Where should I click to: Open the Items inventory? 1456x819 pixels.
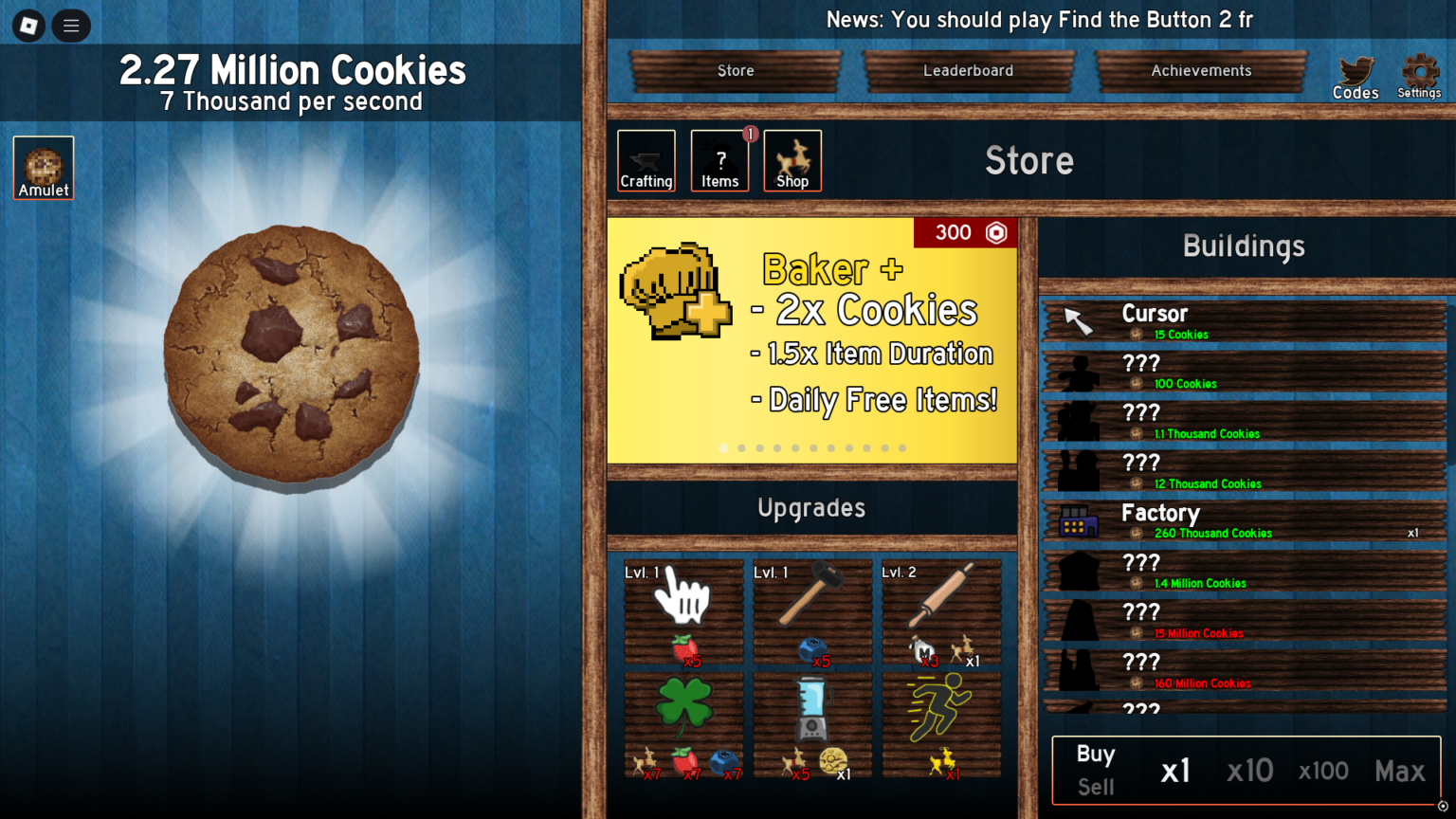719,160
